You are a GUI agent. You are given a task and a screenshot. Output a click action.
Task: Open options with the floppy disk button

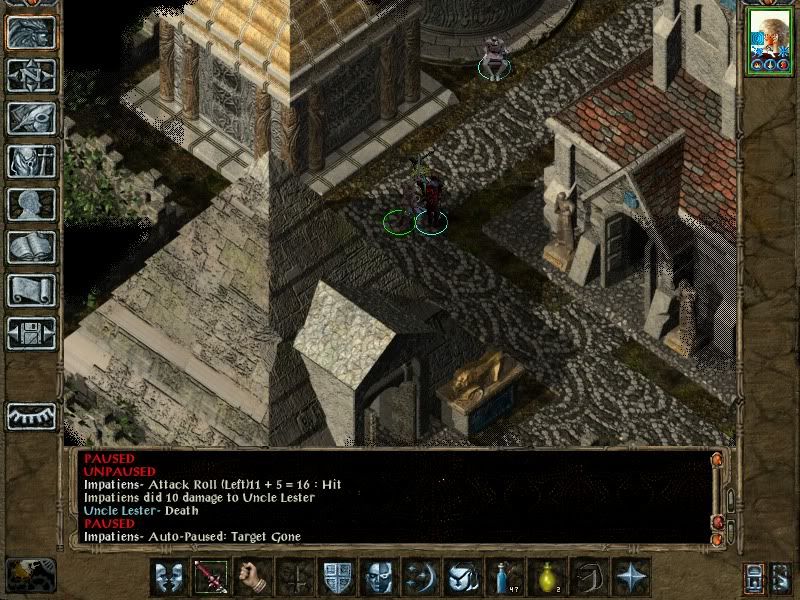point(32,333)
